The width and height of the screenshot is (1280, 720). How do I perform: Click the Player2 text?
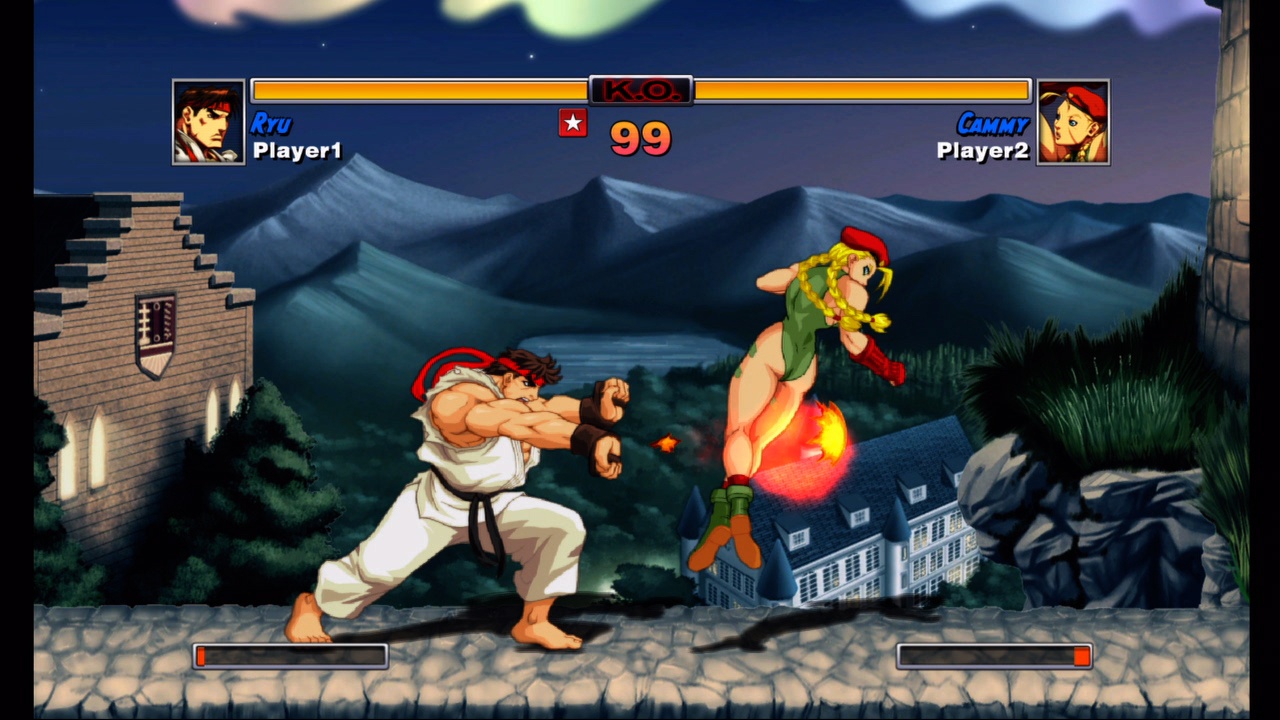click(x=982, y=150)
